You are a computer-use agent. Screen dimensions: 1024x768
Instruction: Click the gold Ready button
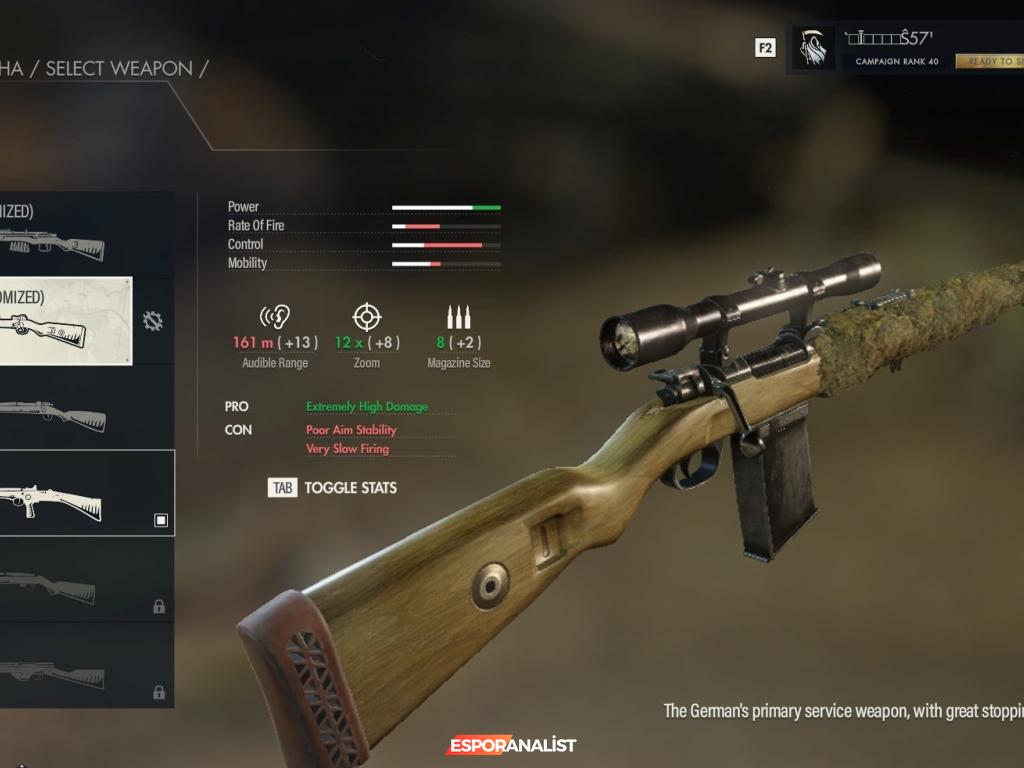990,61
